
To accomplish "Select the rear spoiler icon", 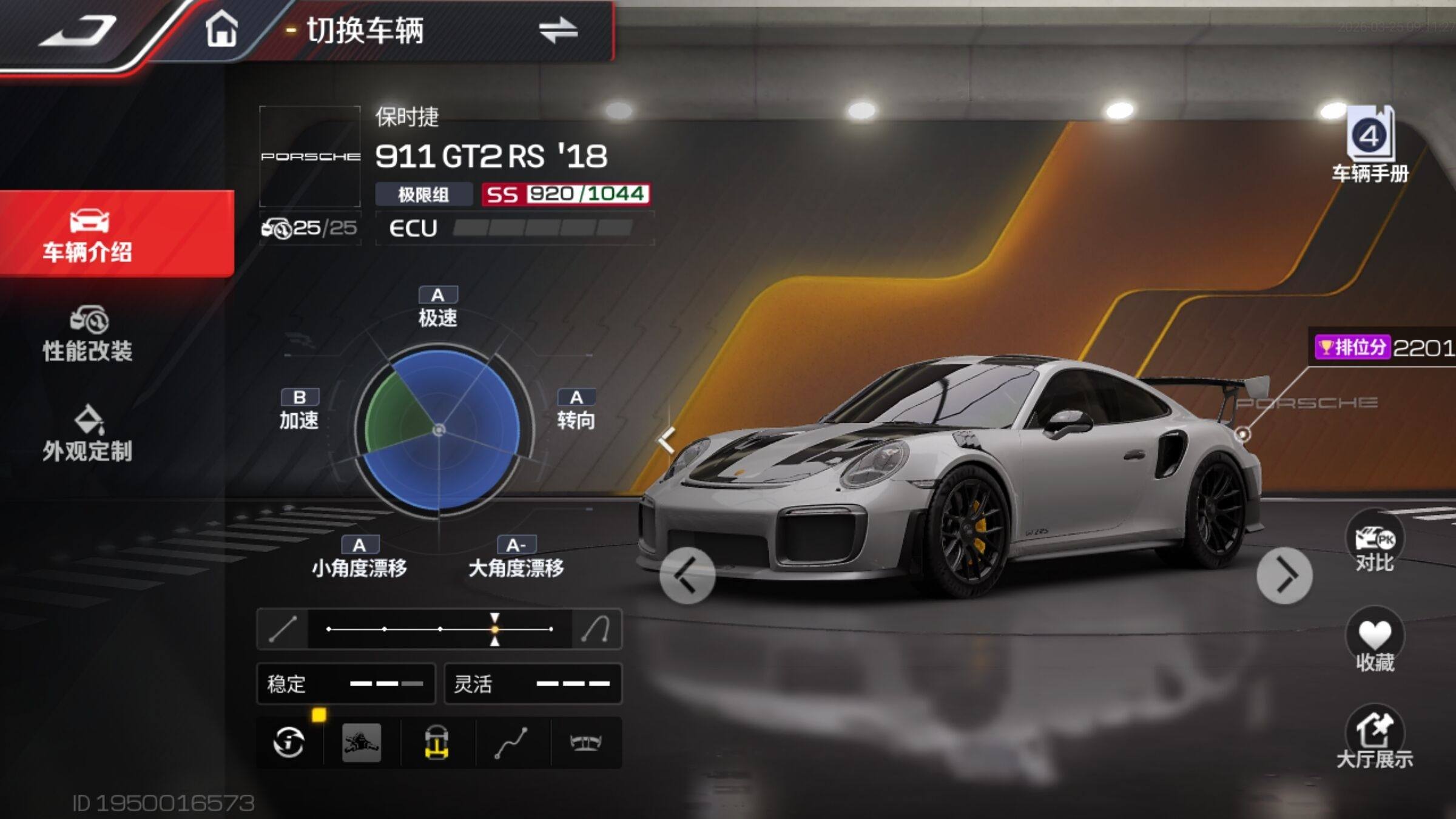I will [x=585, y=742].
